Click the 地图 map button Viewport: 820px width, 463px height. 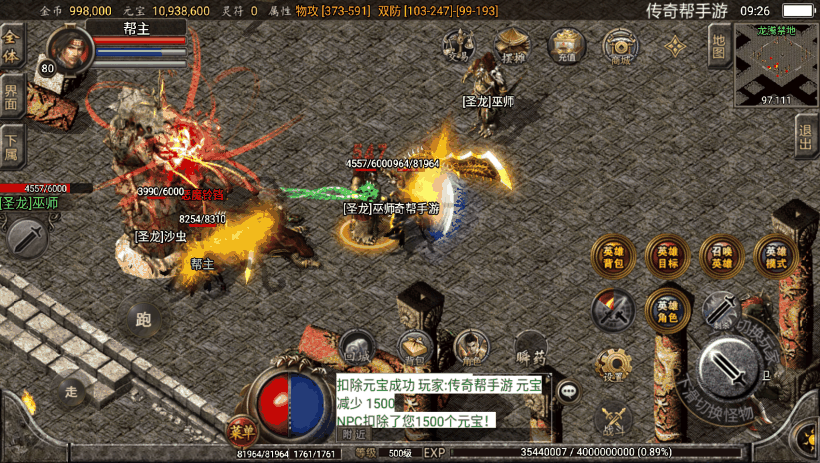coord(718,45)
